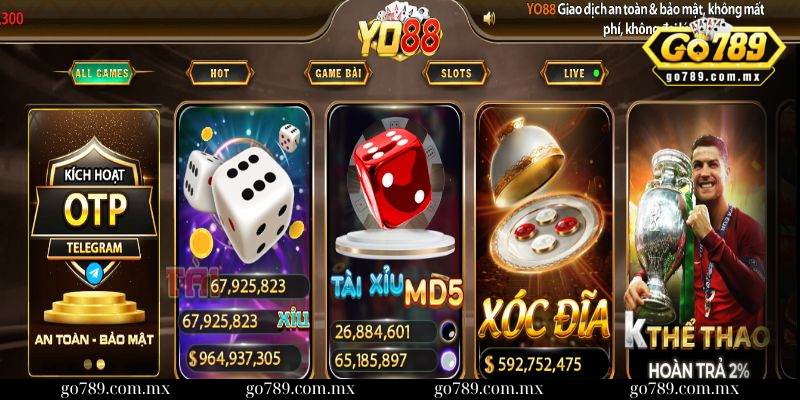Viewport: 800px width, 400px height.
Task: Open the Xóc Đĩa game card
Action: [543, 240]
